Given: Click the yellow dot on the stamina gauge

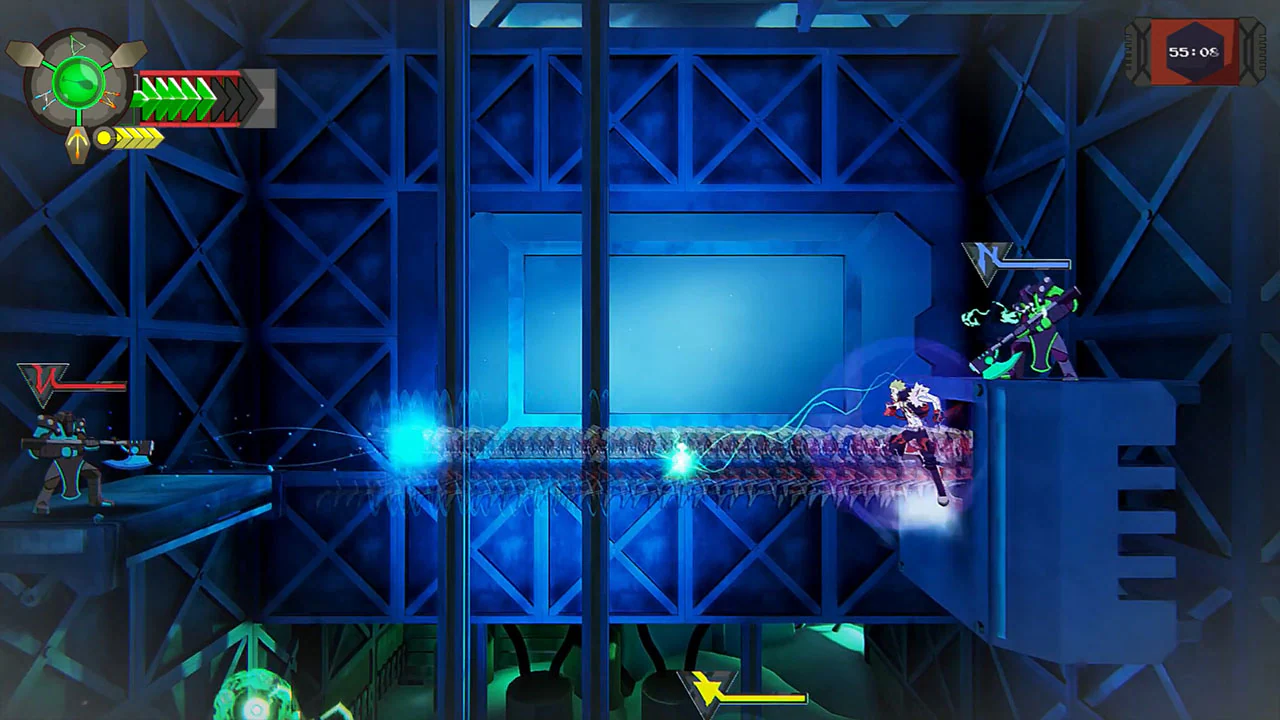Looking at the screenshot, I should click(104, 138).
